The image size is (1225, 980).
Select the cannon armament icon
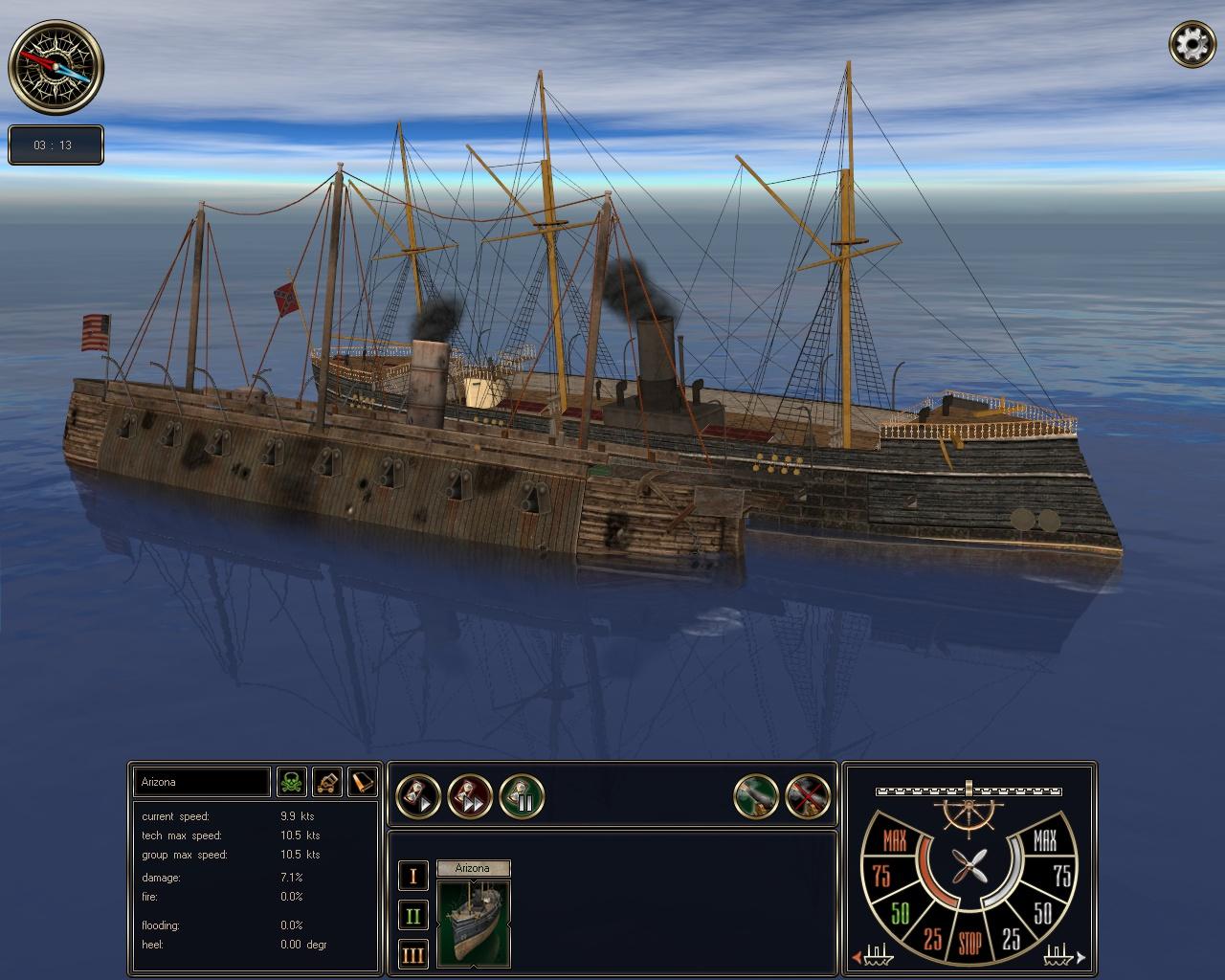click(x=325, y=782)
